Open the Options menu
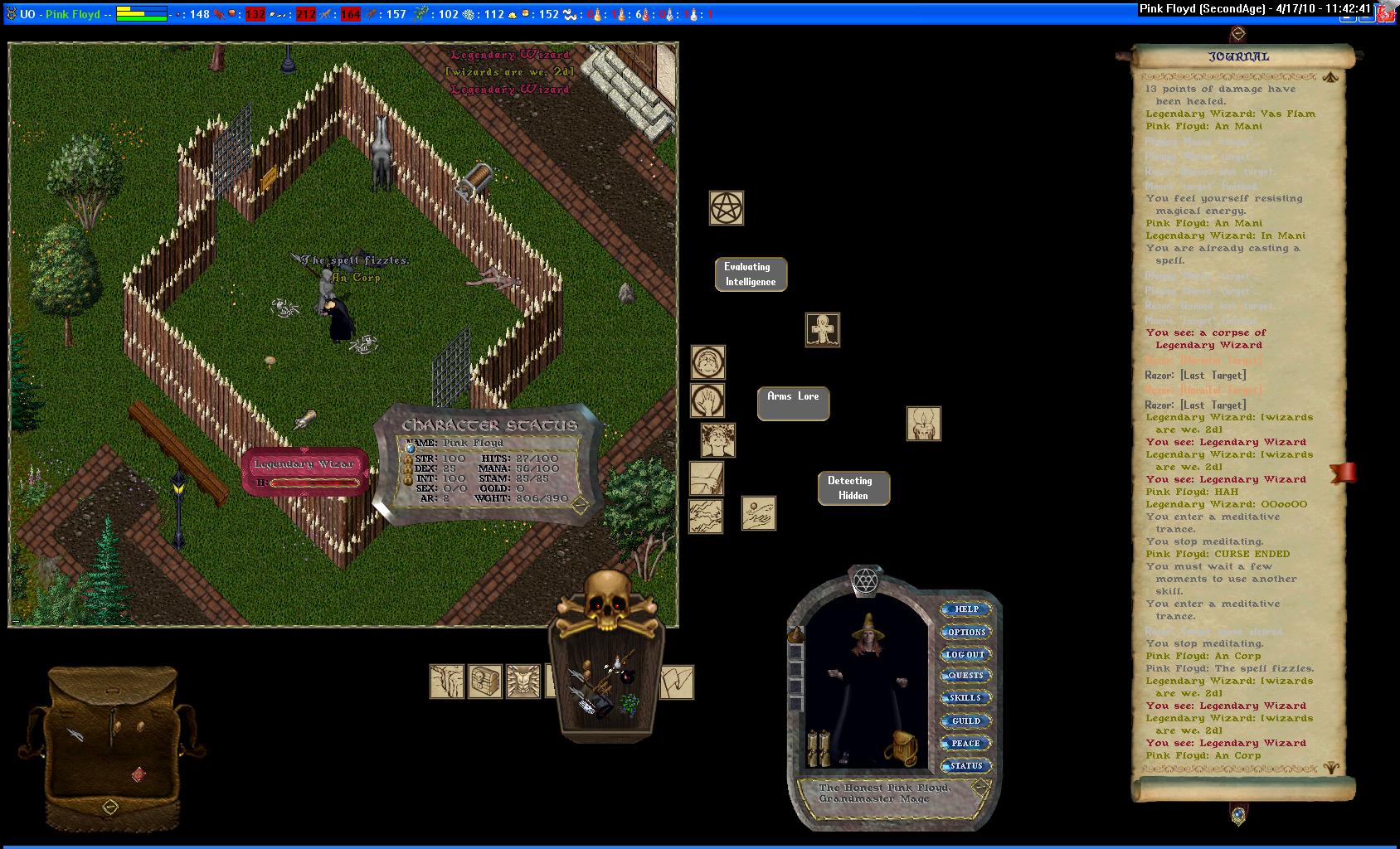 coord(966,632)
